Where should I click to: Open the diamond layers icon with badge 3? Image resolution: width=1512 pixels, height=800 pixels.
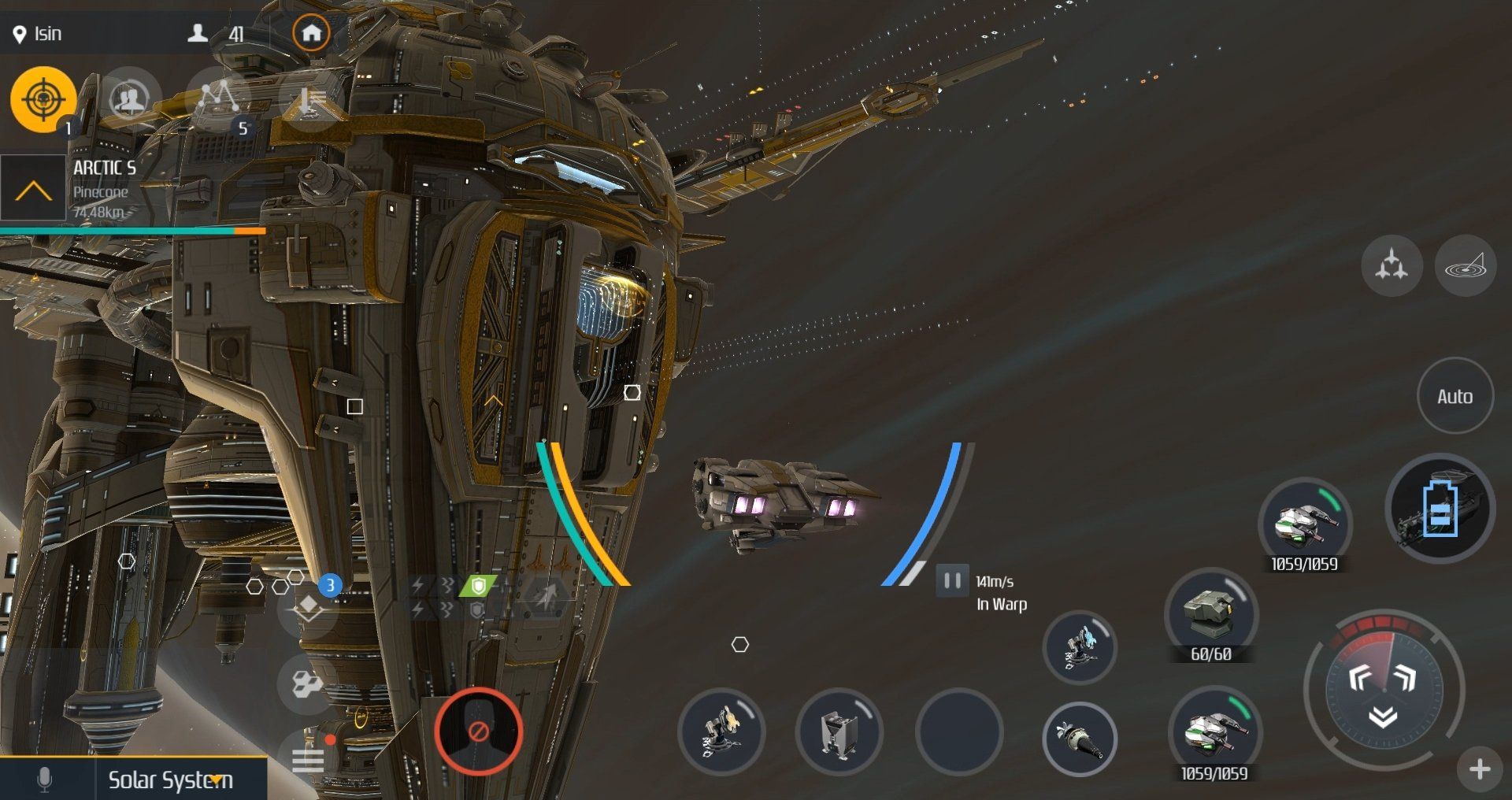point(308,606)
